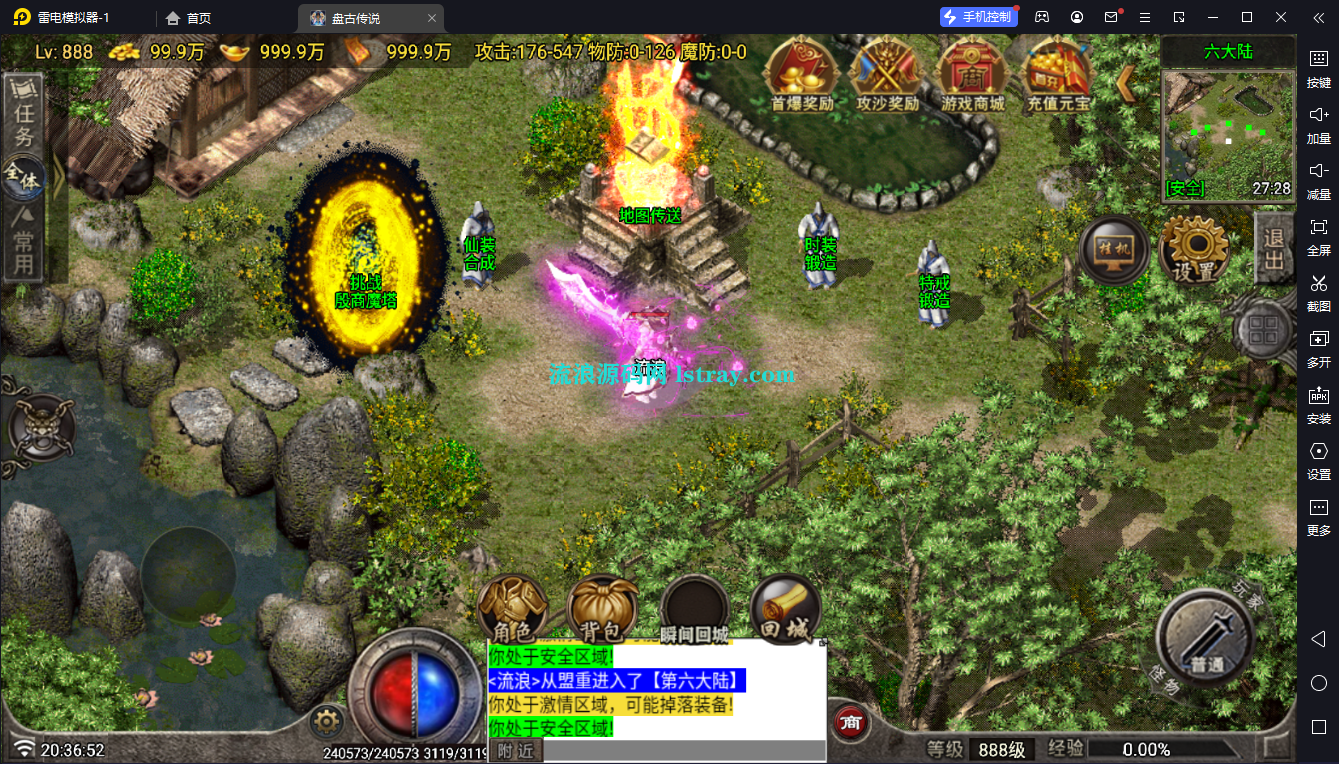1339x764 pixels.
Task: Collapse the top icon row with the arrow
Action: click(x=1125, y=83)
